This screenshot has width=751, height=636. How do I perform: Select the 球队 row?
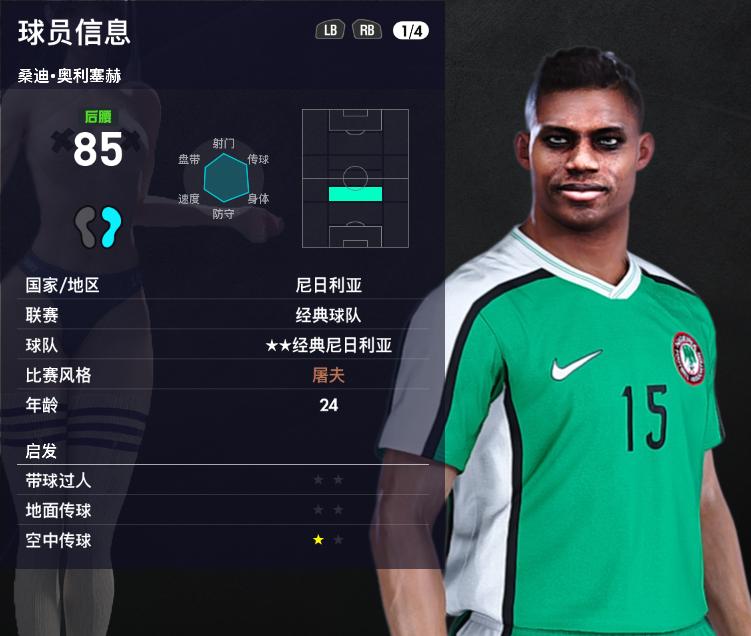(x=227, y=345)
